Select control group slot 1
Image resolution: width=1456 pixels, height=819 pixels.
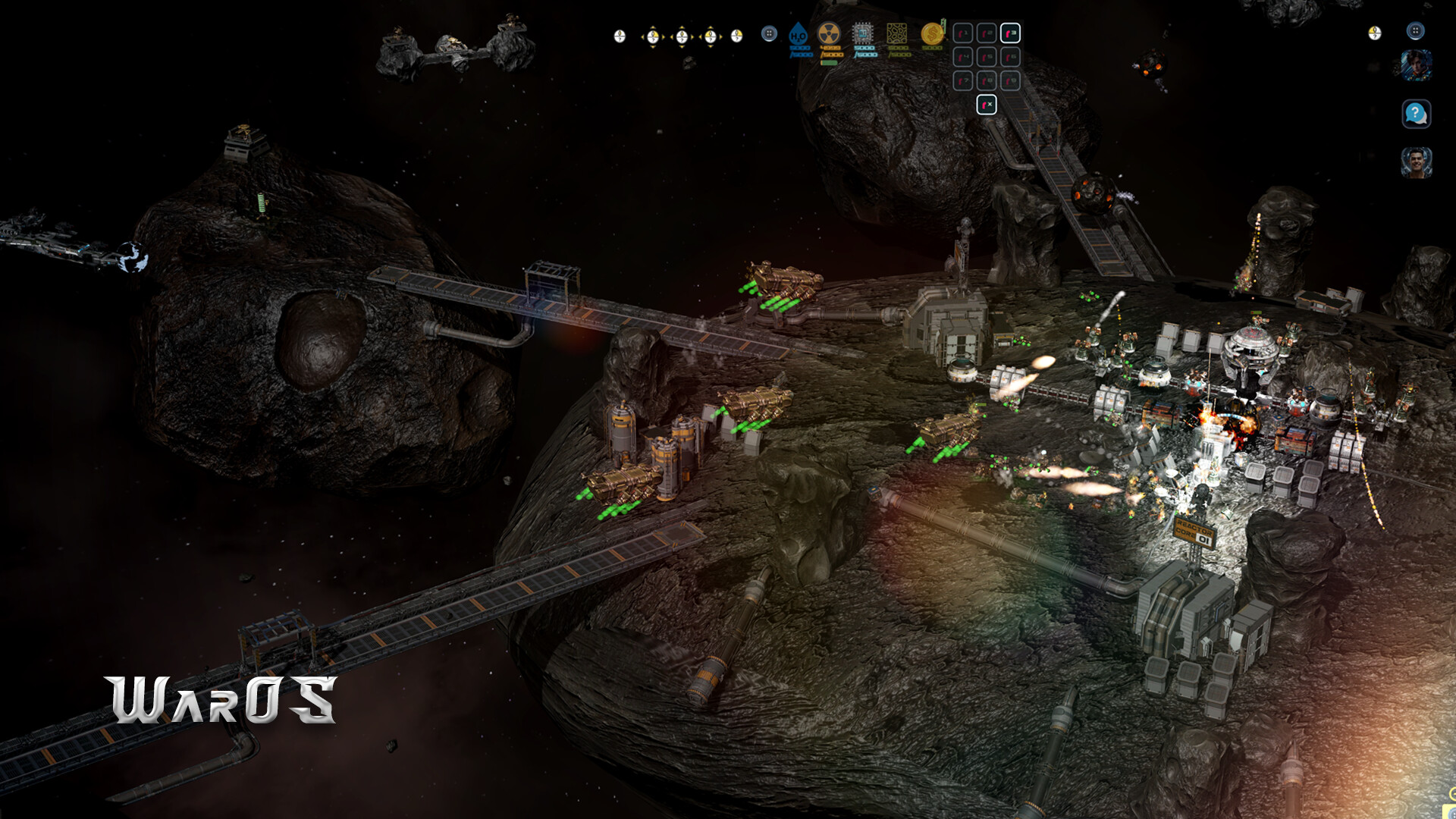pos(962,33)
